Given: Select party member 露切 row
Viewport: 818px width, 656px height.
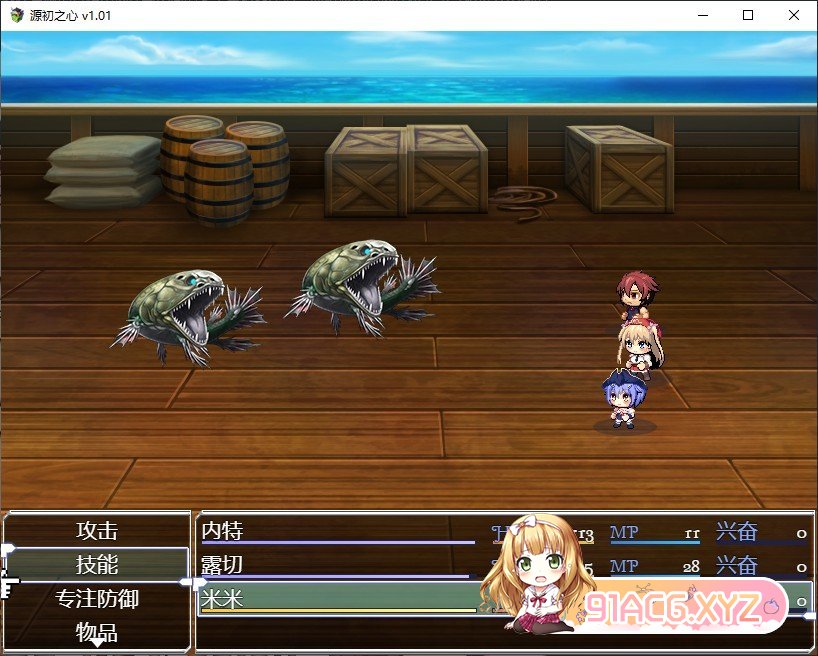Looking at the screenshot, I should tap(340, 566).
